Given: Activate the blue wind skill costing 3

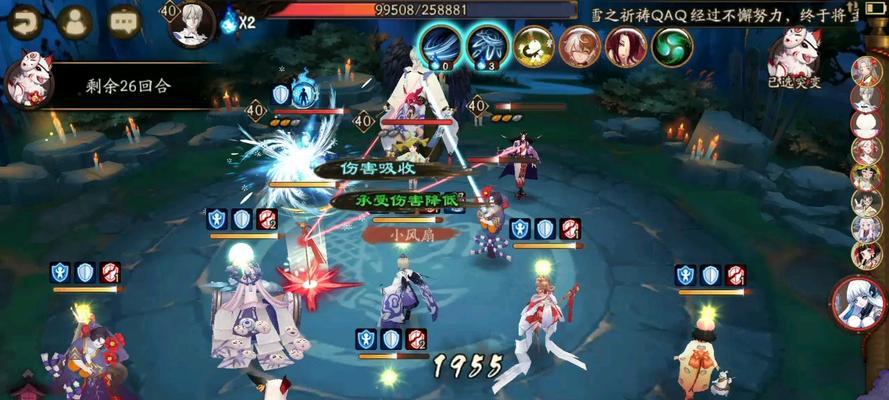Looking at the screenshot, I should click(487, 46).
